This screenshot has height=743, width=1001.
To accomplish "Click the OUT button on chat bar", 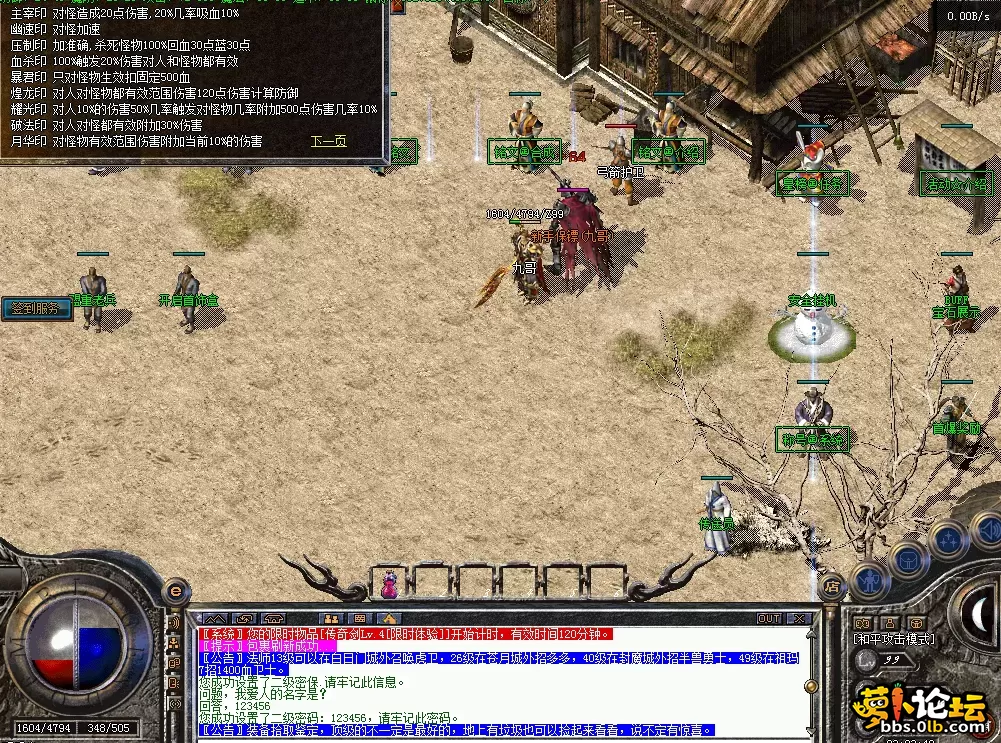I will [768, 618].
